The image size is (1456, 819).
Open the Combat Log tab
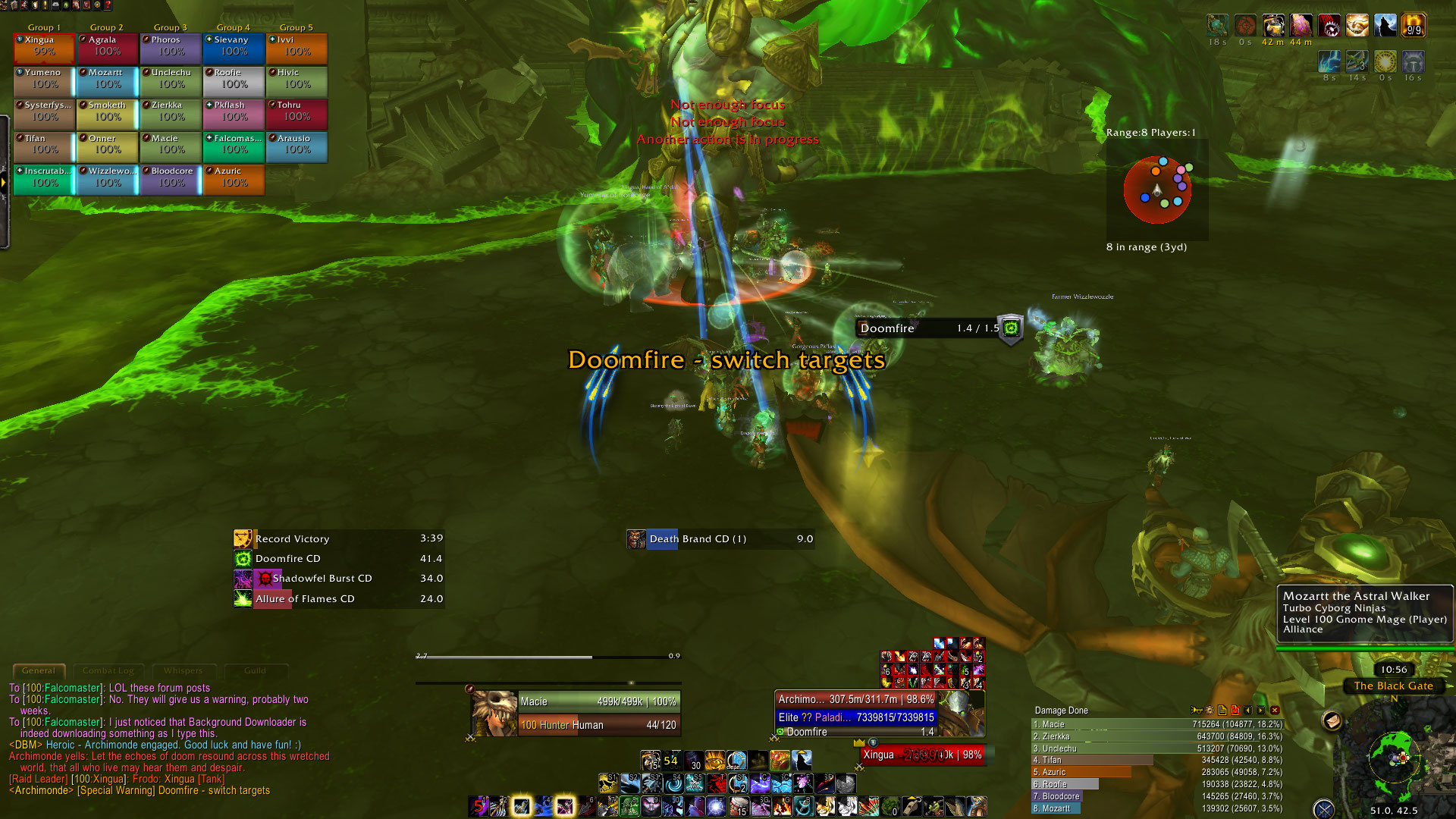click(x=108, y=670)
